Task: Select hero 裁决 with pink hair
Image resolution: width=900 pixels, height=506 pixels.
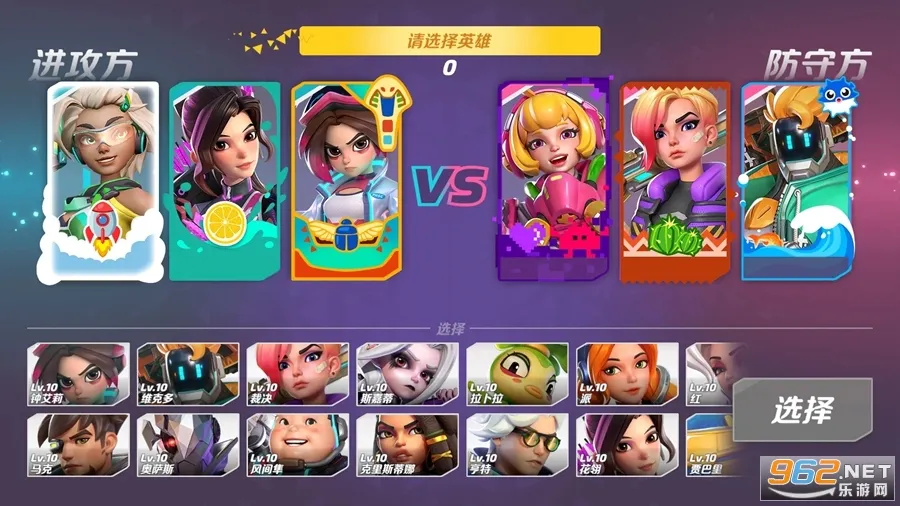Action: click(297, 373)
